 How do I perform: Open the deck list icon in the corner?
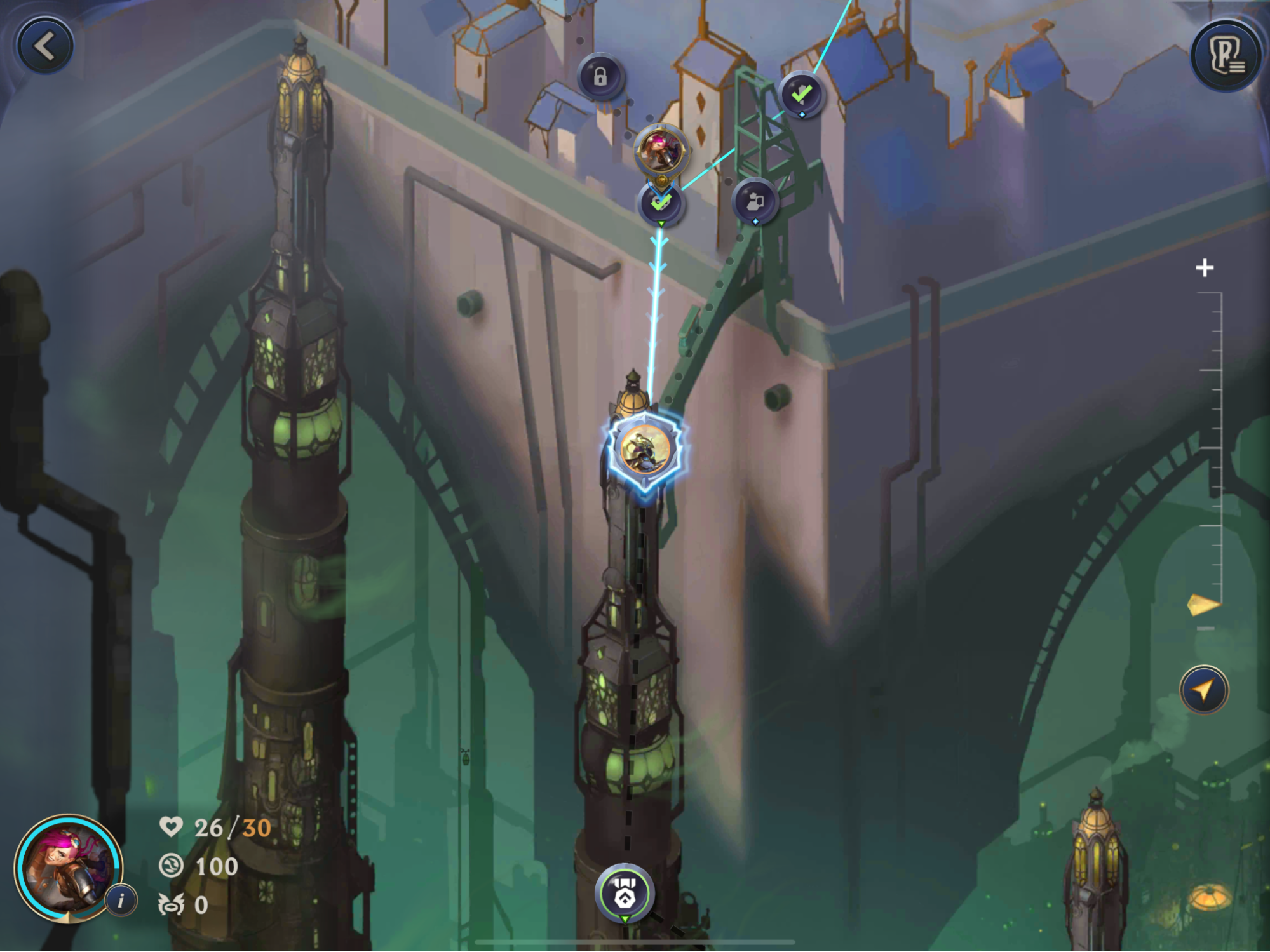point(1226,57)
